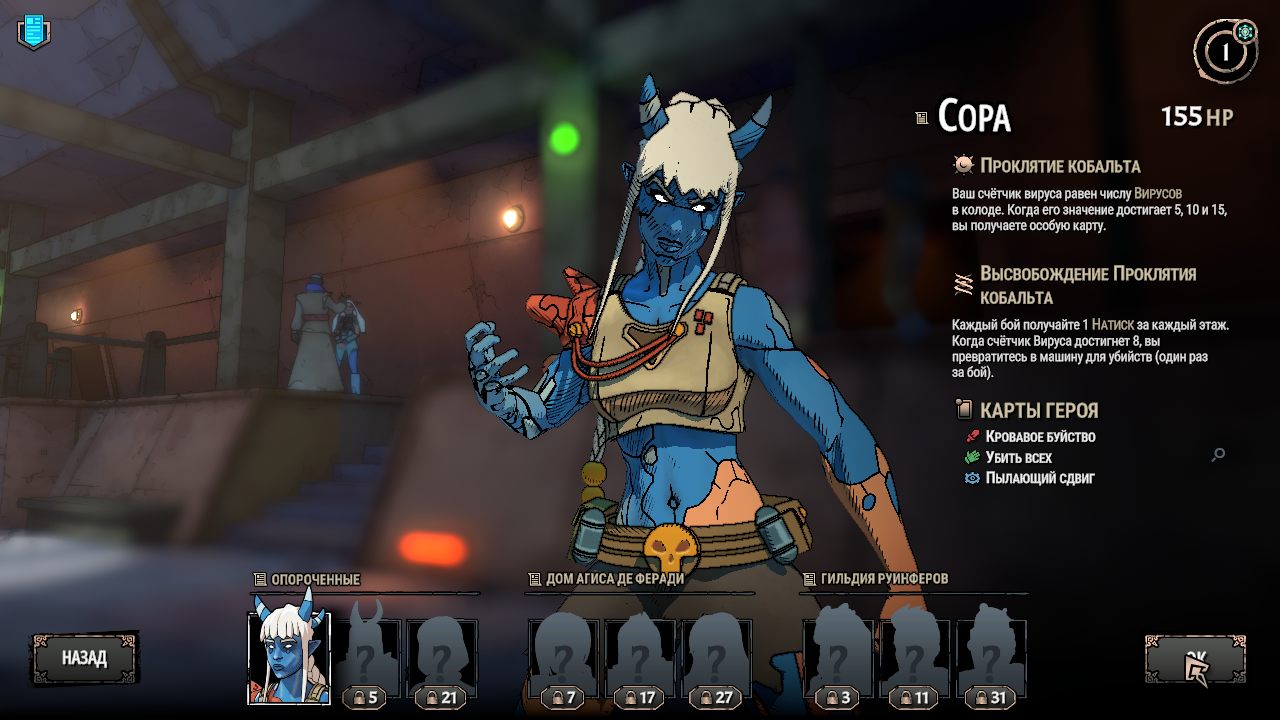View the Убить всех hero card
Screen dimensions: 1280x720
pyautogui.click(x=1018, y=458)
